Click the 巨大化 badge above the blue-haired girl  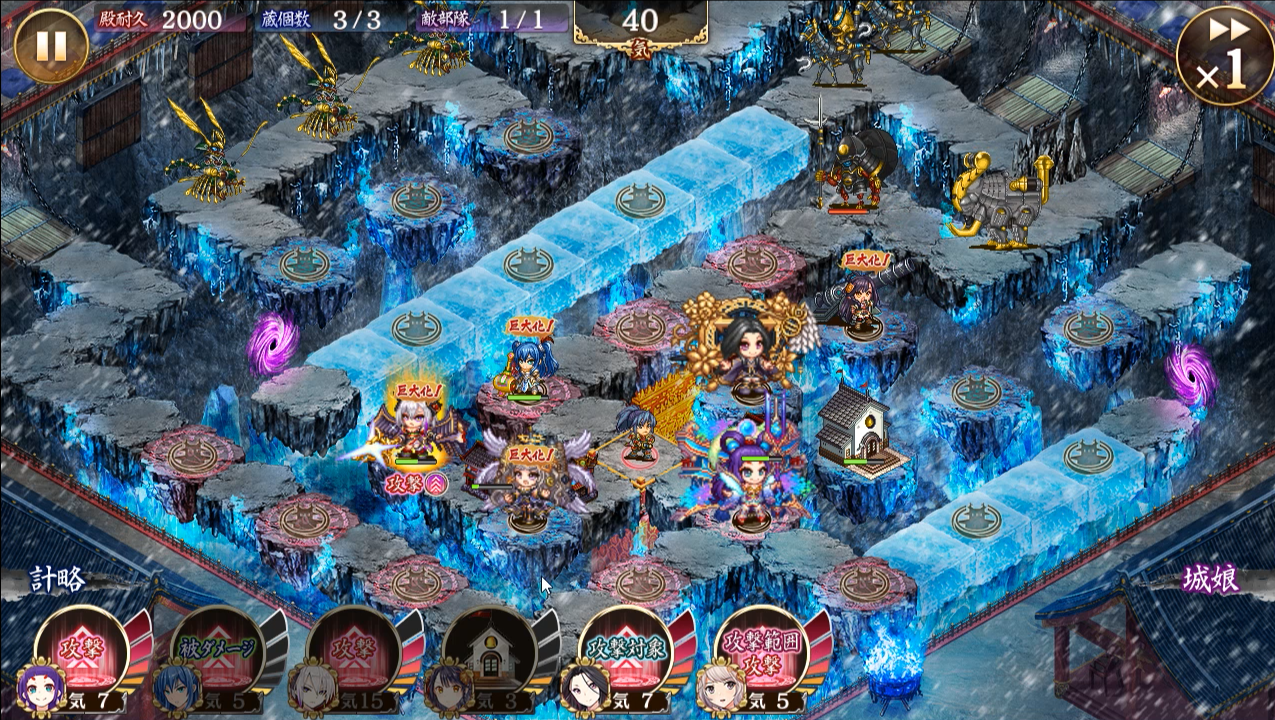pyautogui.click(x=530, y=326)
